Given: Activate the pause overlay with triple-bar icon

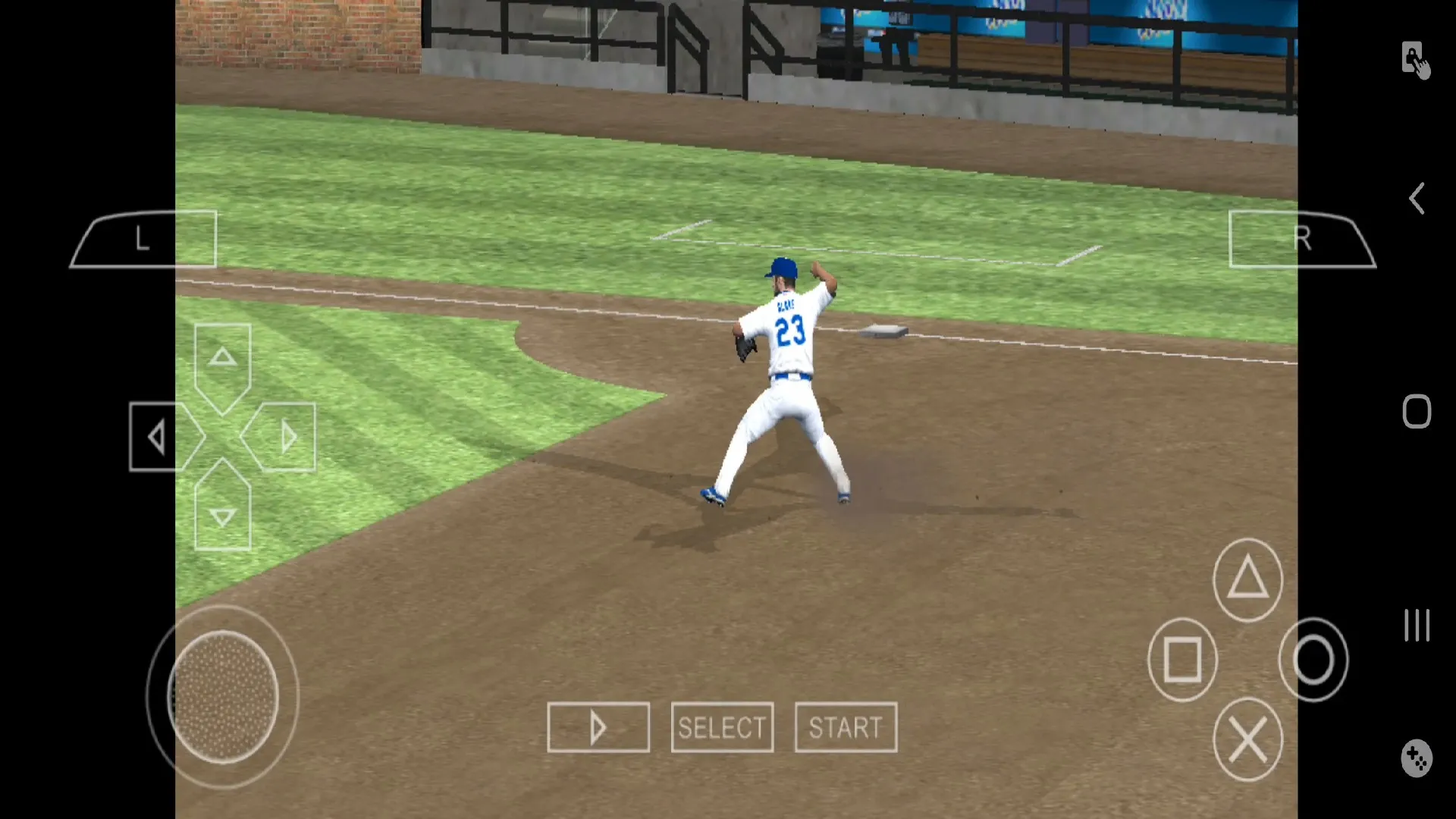Looking at the screenshot, I should (x=1417, y=626).
